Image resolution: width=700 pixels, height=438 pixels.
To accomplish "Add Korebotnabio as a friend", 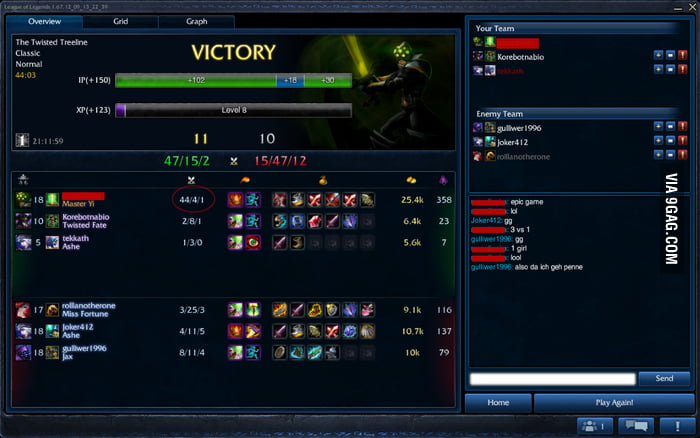I will pos(655,56).
